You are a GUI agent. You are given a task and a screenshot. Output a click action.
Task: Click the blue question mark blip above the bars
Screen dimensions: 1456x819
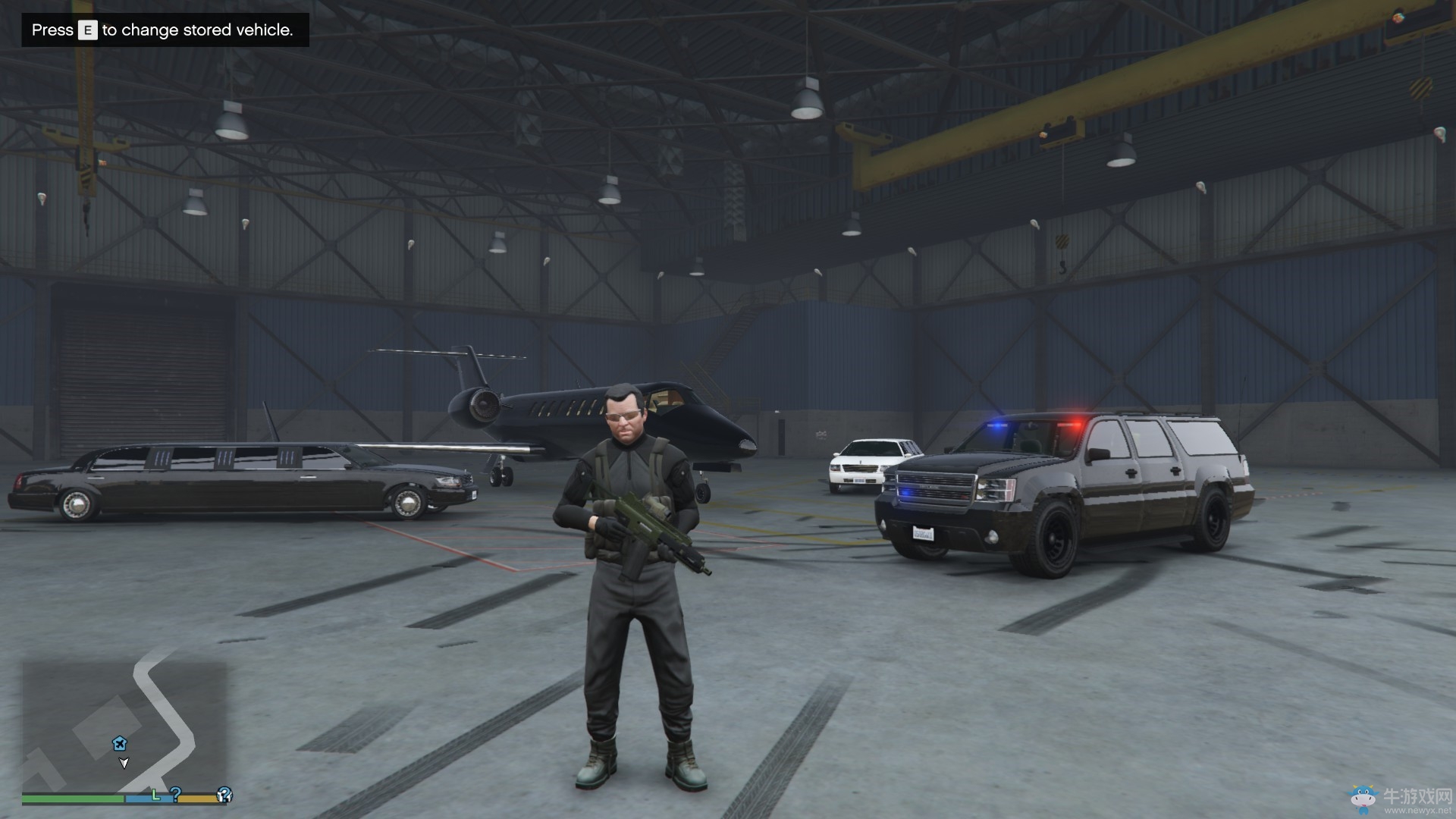coord(176,793)
